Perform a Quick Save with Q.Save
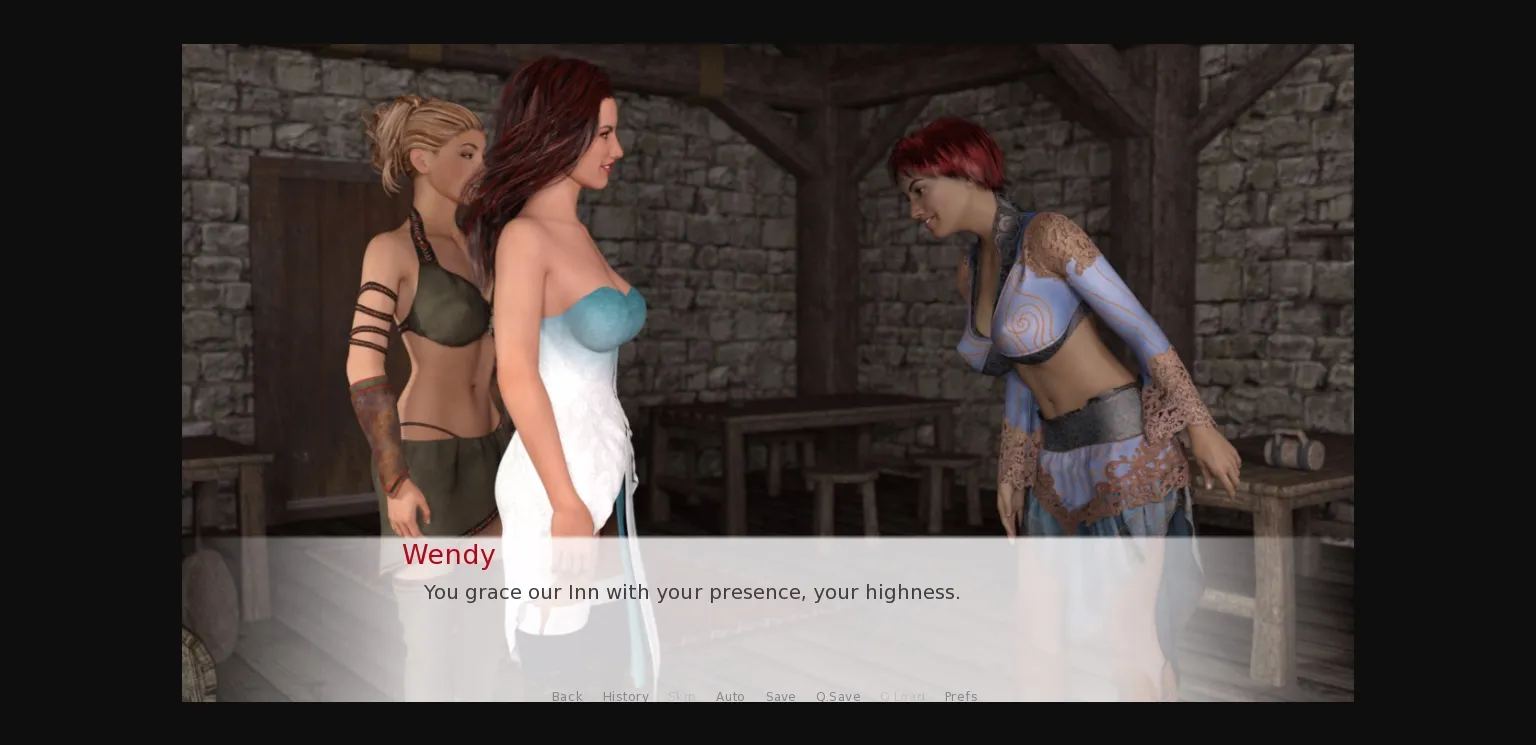The width and height of the screenshot is (1536, 745). pyautogui.click(x=838, y=697)
